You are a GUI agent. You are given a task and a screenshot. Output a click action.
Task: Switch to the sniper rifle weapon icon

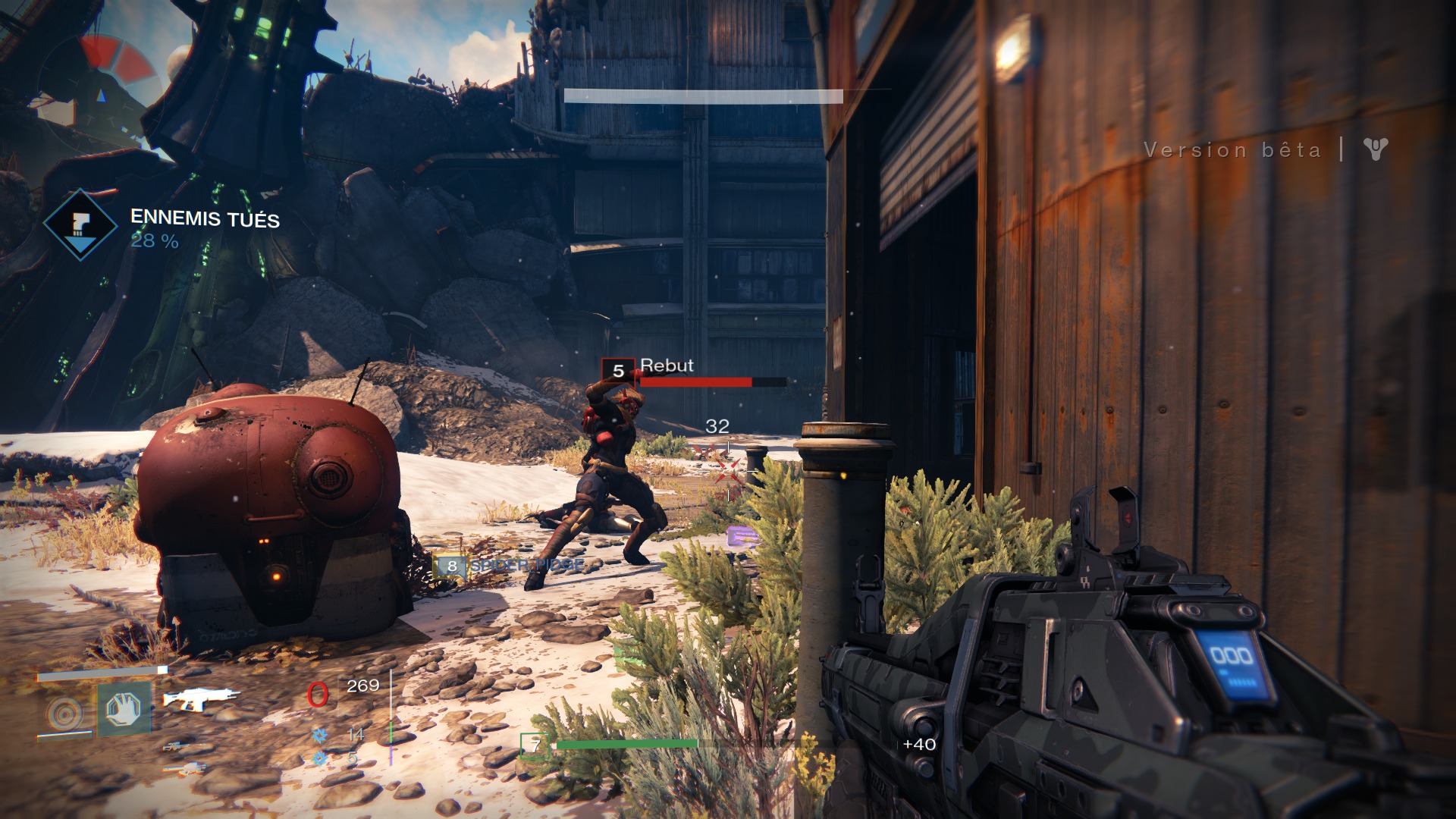coord(184,746)
